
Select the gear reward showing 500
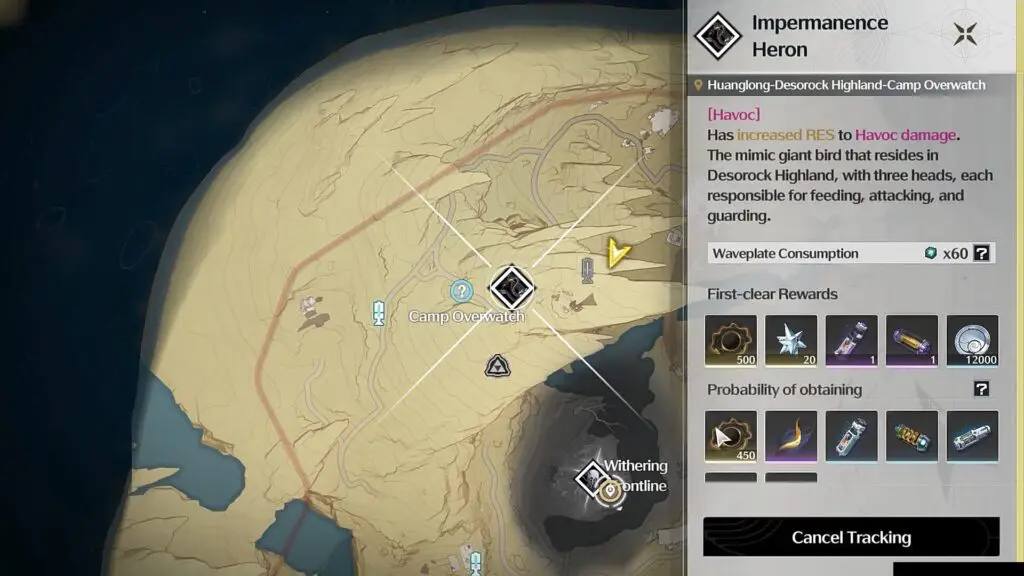[x=731, y=341]
